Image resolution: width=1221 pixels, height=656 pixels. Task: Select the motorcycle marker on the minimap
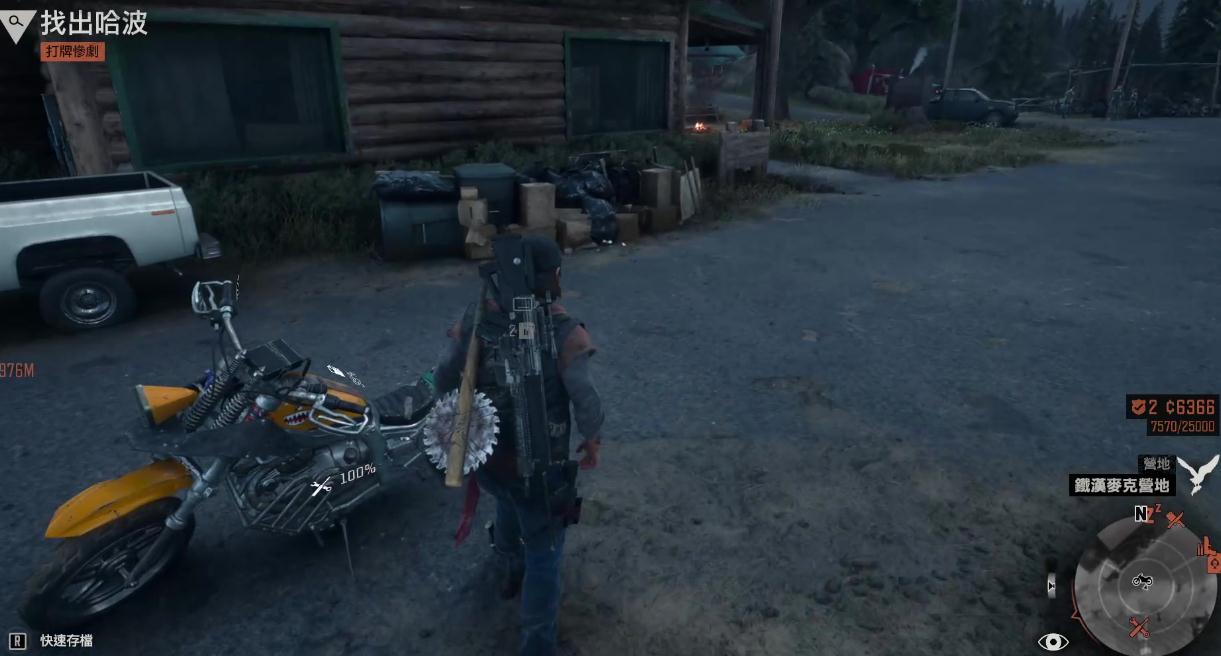[1141, 581]
